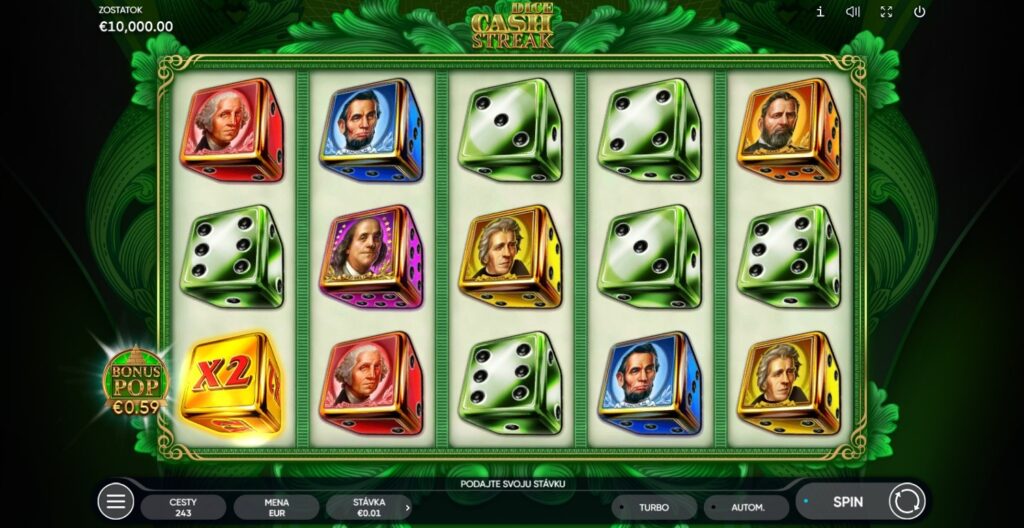The height and width of the screenshot is (528, 1024).
Task: Toggle the sound speaker icon
Action: pyautogui.click(x=853, y=12)
